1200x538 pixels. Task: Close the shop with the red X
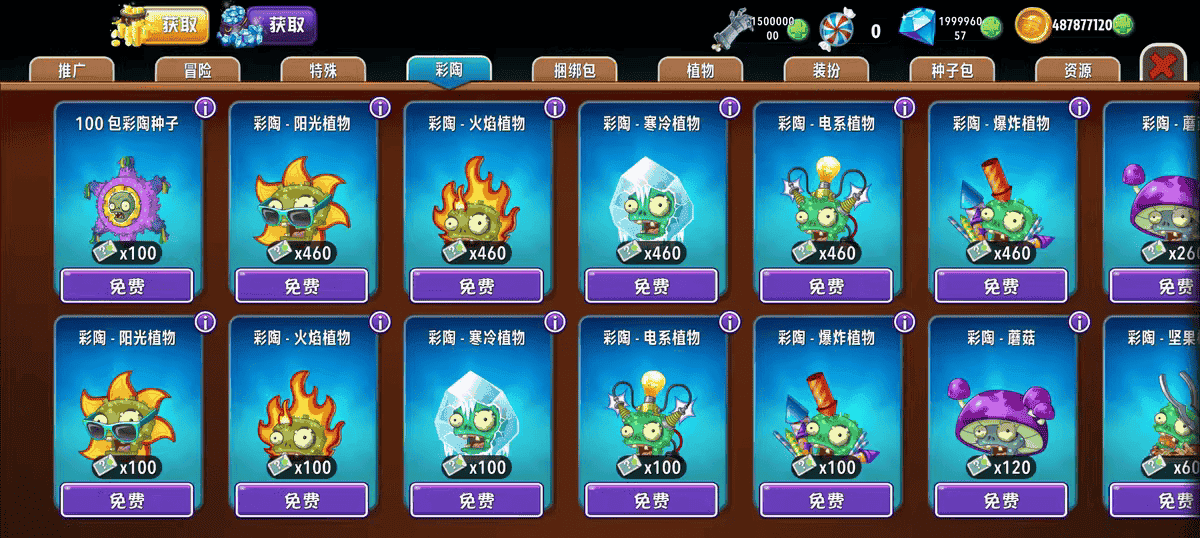1162,66
